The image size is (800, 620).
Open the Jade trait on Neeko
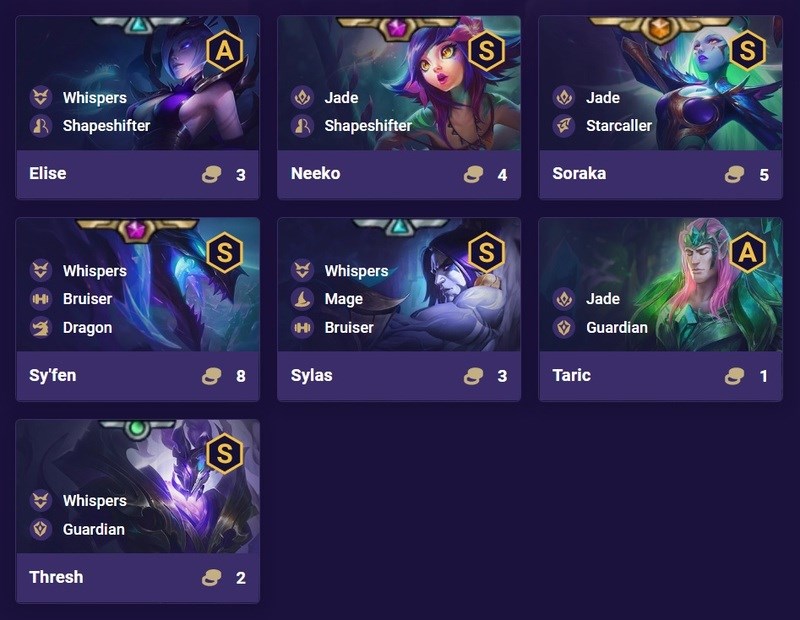(x=341, y=98)
